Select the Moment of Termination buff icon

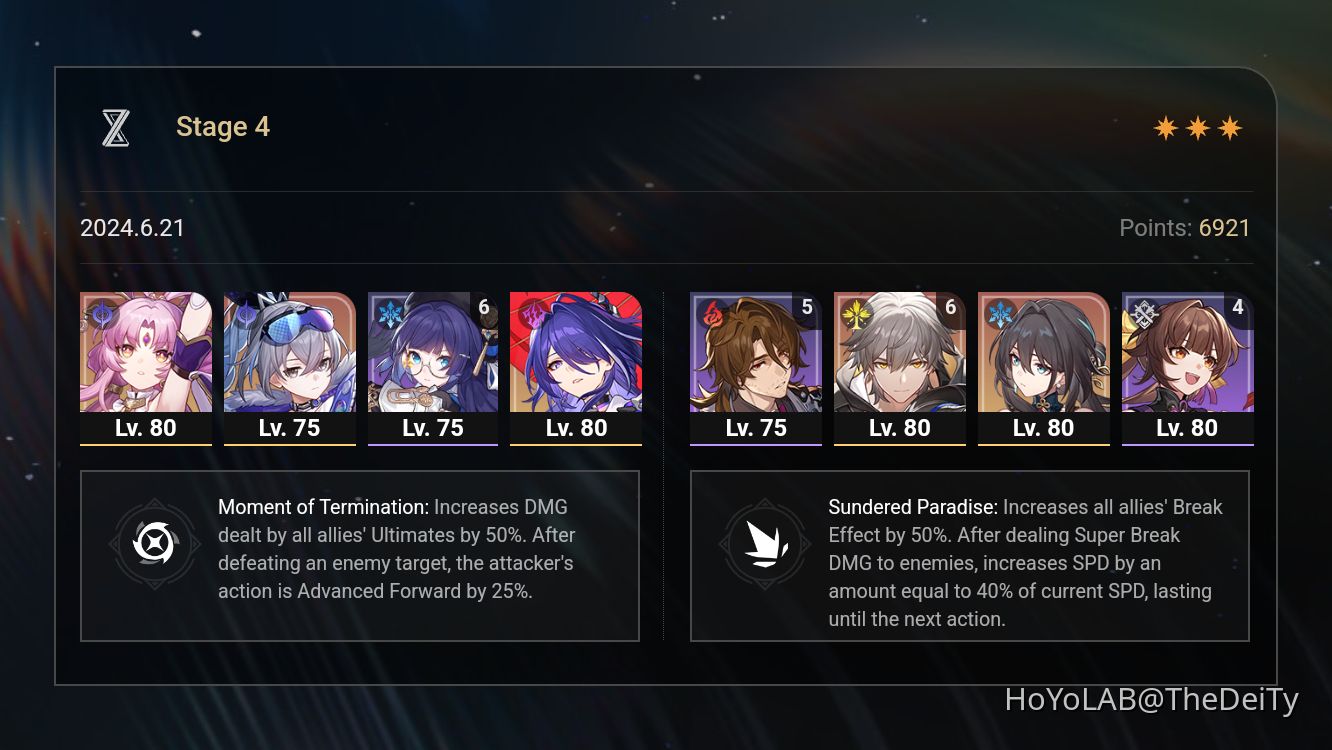click(155, 545)
